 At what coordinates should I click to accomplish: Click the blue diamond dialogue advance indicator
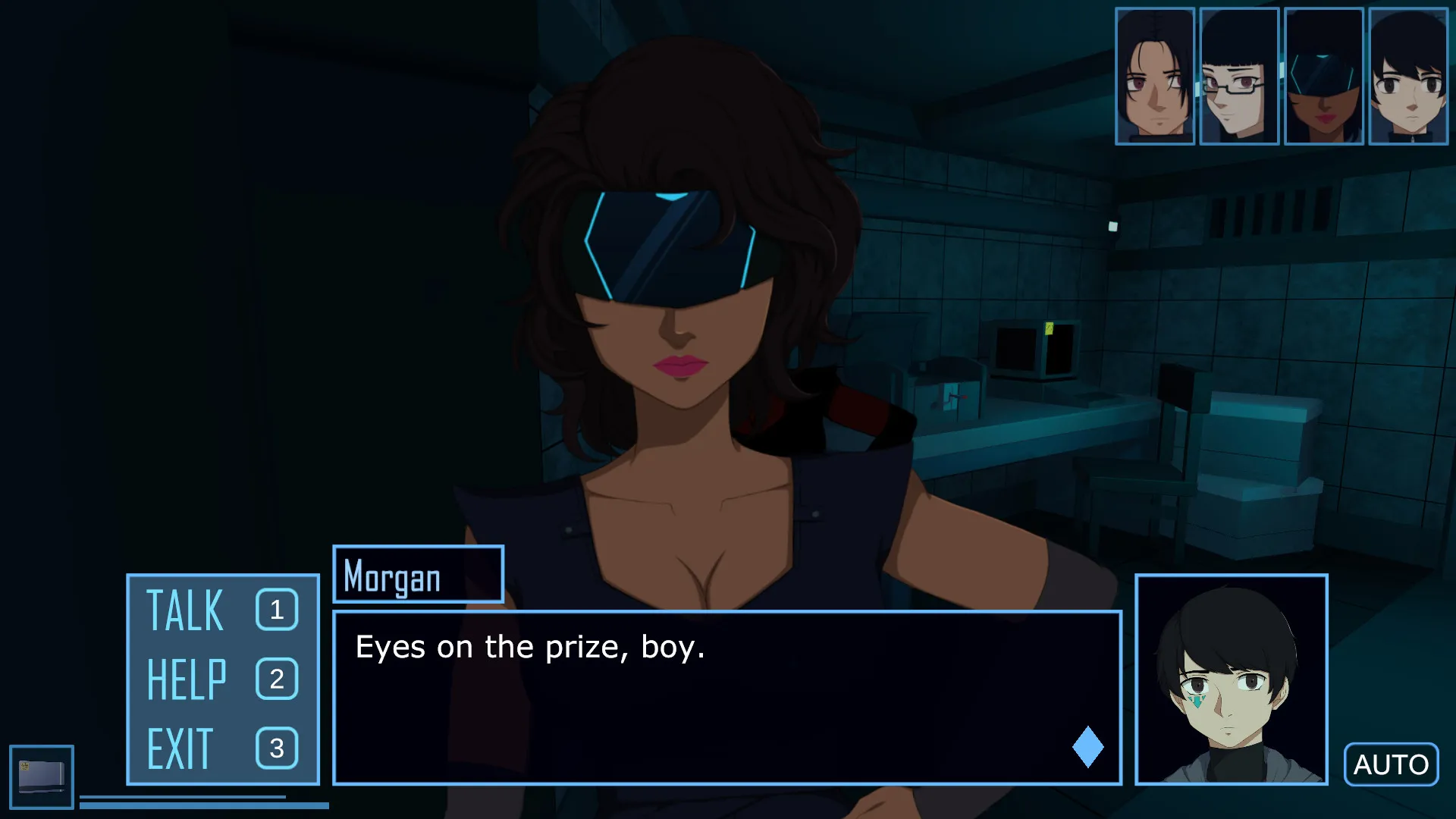click(1087, 746)
